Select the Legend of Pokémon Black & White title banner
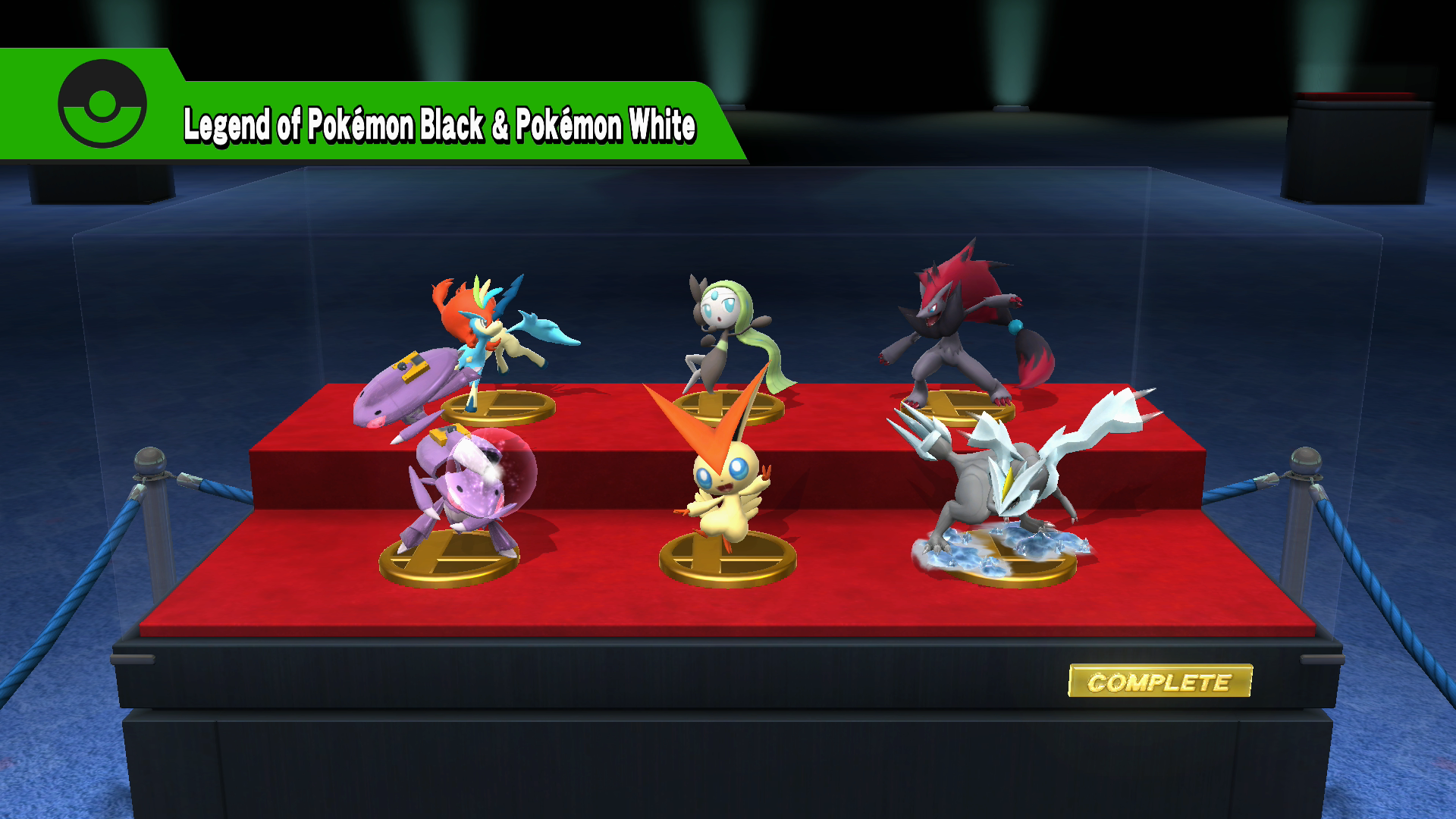The image size is (1456, 819). (x=439, y=125)
